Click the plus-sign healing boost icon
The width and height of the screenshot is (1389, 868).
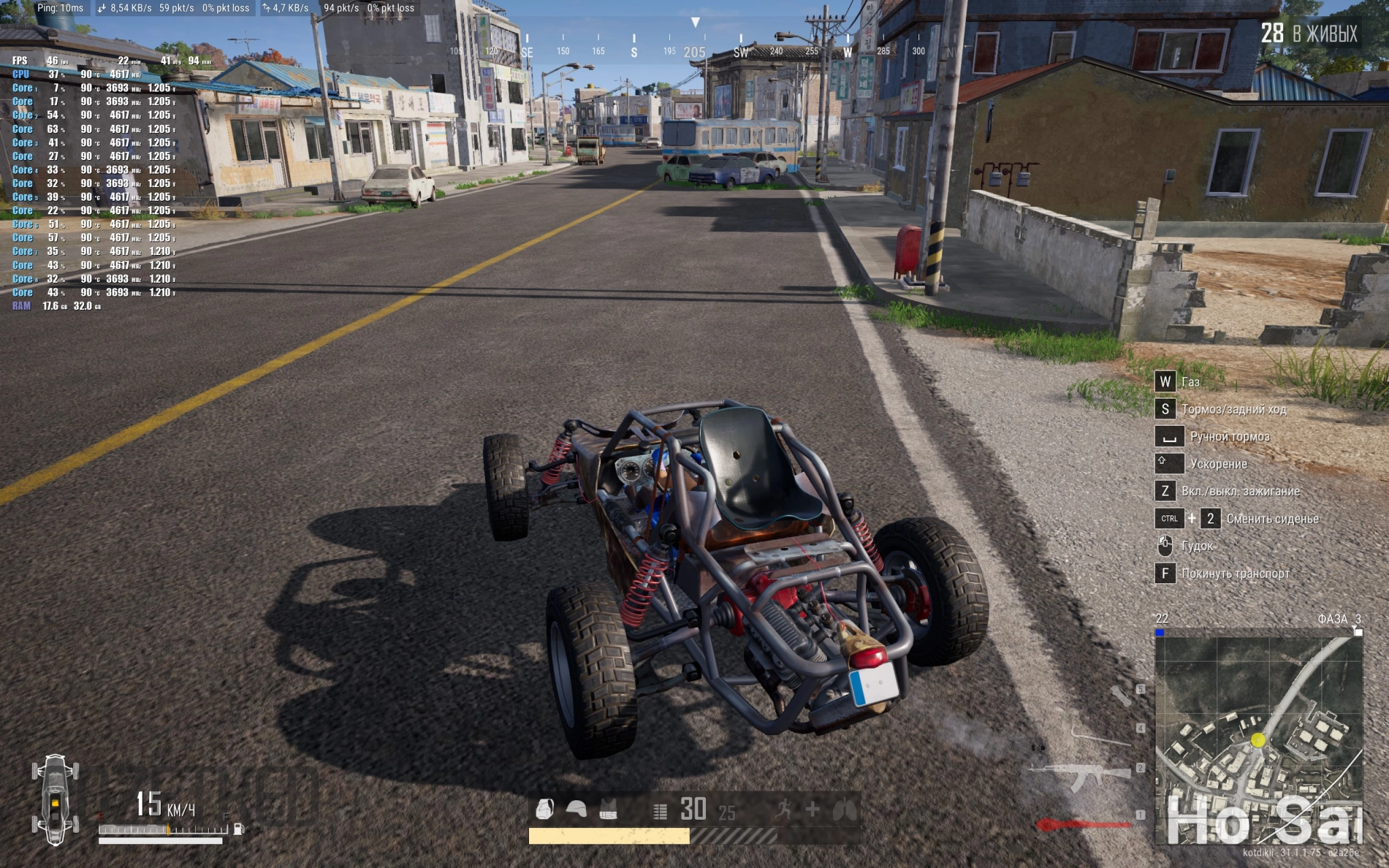pyautogui.click(x=813, y=809)
